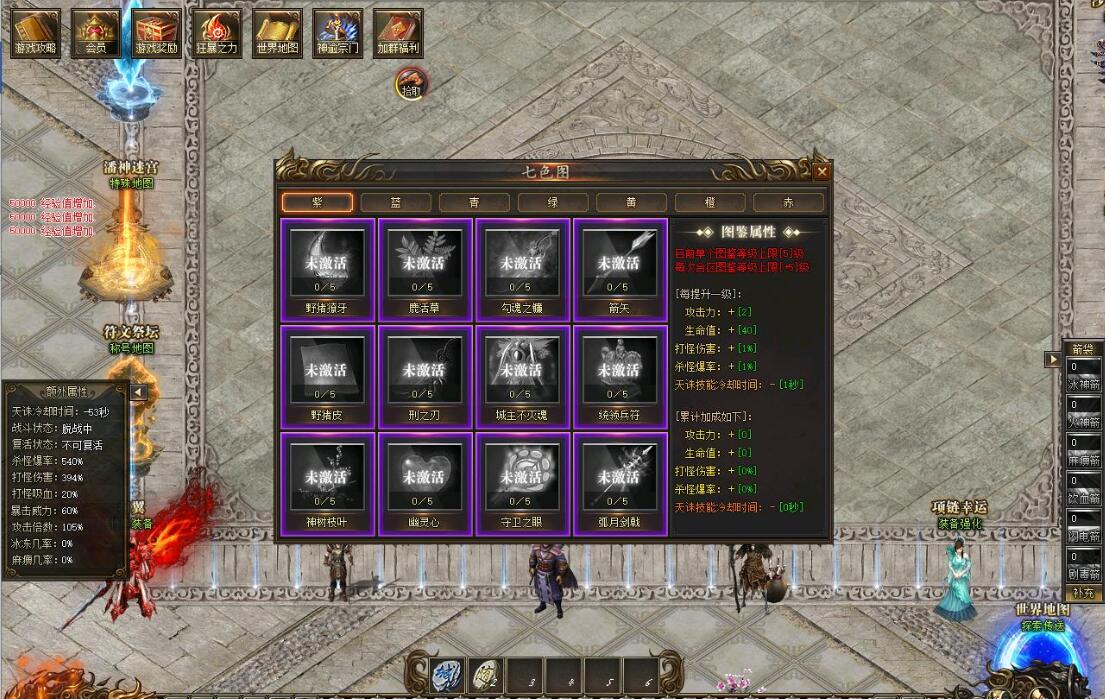Select the 幽灵心 heart card

click(x=425, y=483)
